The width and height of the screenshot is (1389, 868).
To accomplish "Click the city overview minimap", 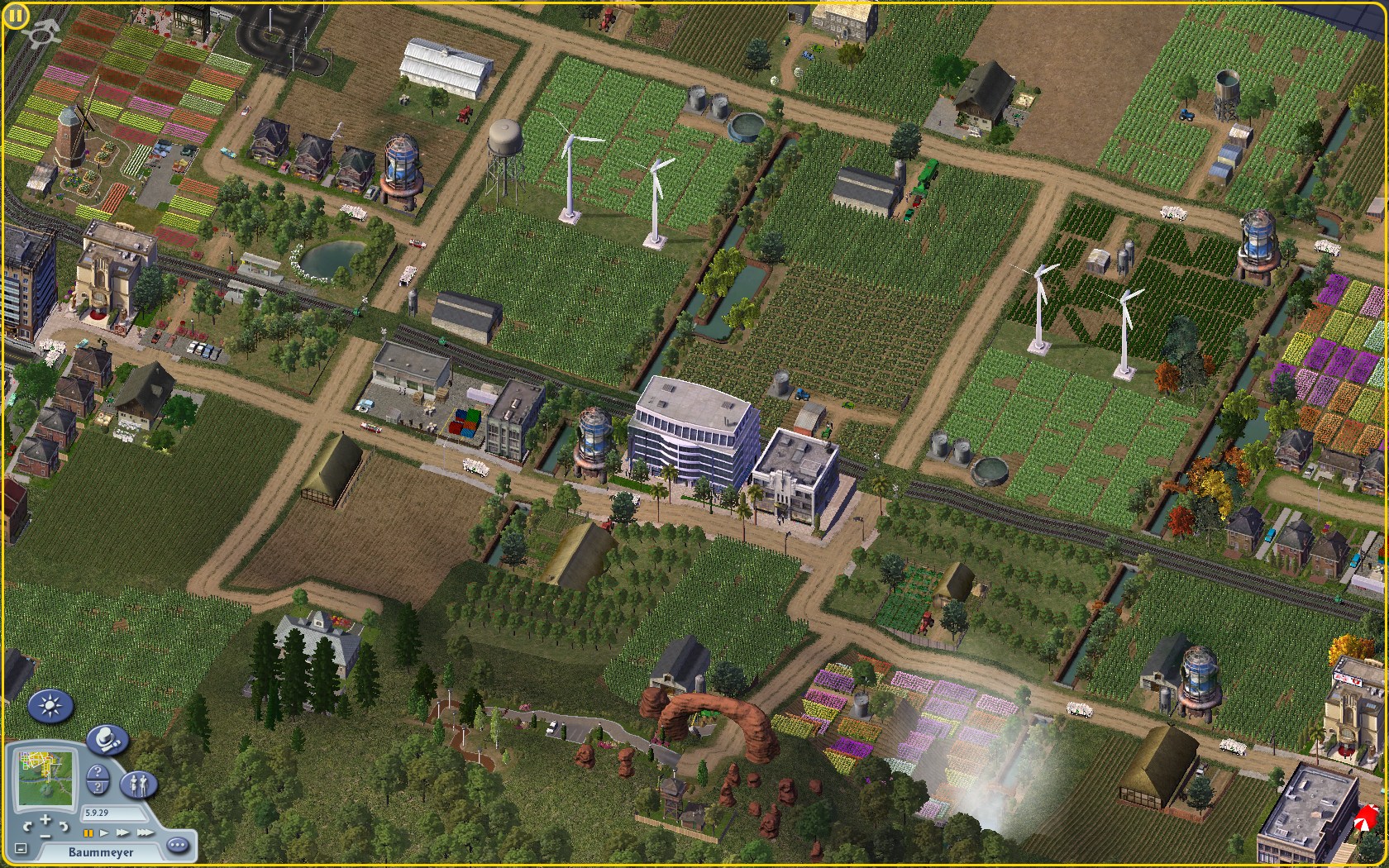I will [45, 777].
